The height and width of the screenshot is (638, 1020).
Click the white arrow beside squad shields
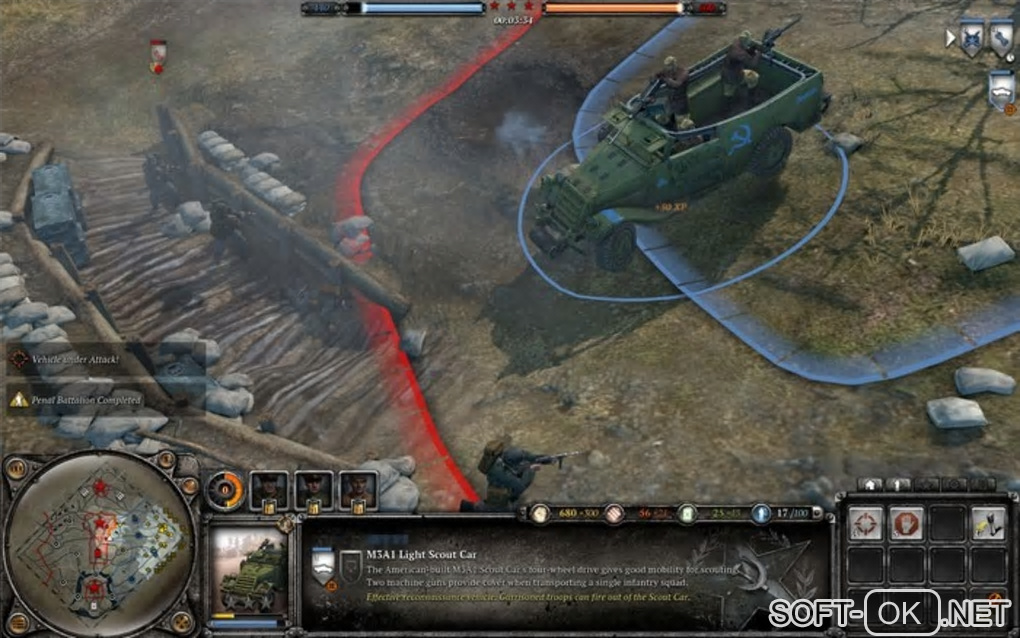(950, 38)
